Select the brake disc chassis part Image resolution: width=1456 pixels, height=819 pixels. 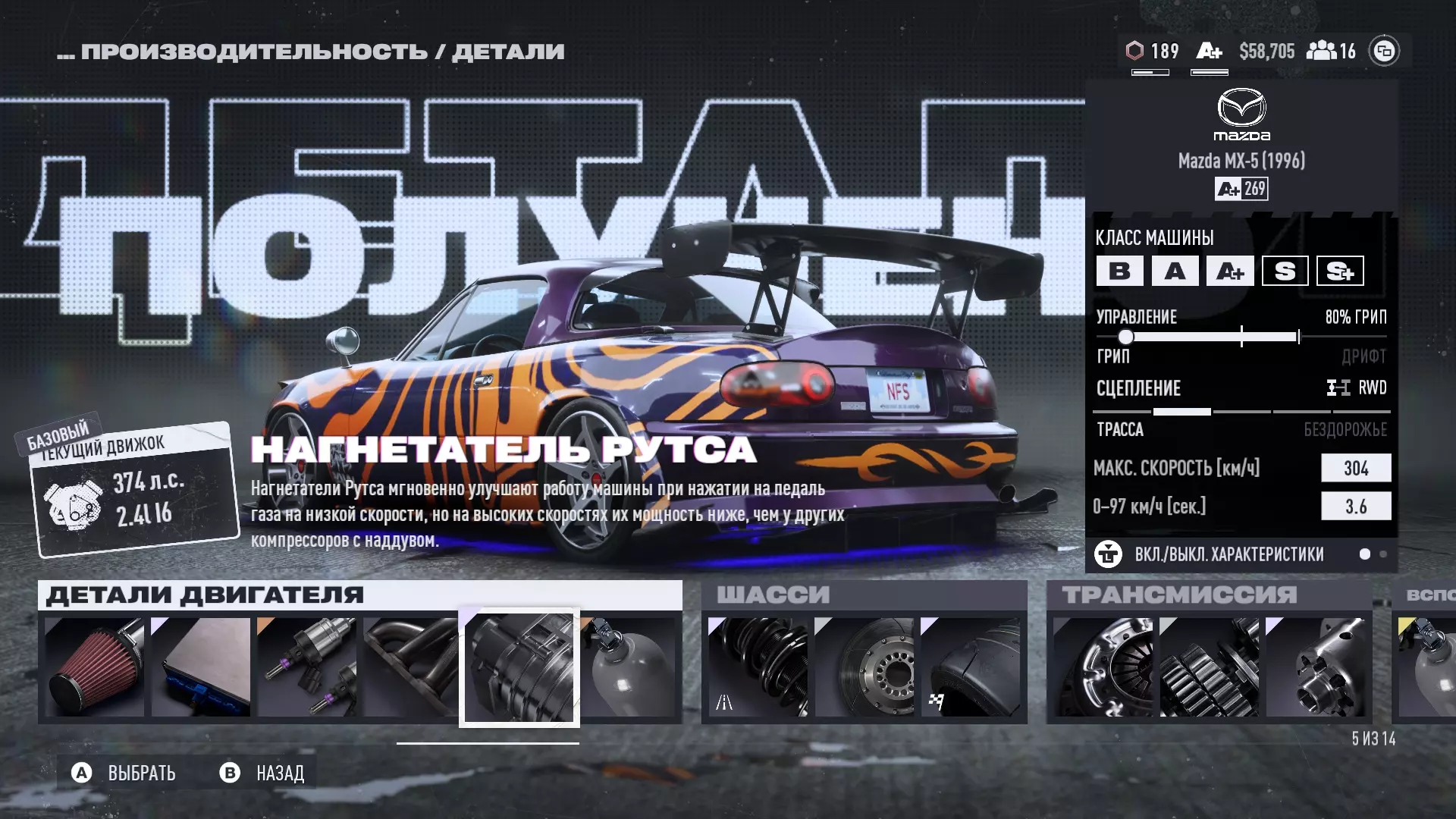(x=864, y=667)
